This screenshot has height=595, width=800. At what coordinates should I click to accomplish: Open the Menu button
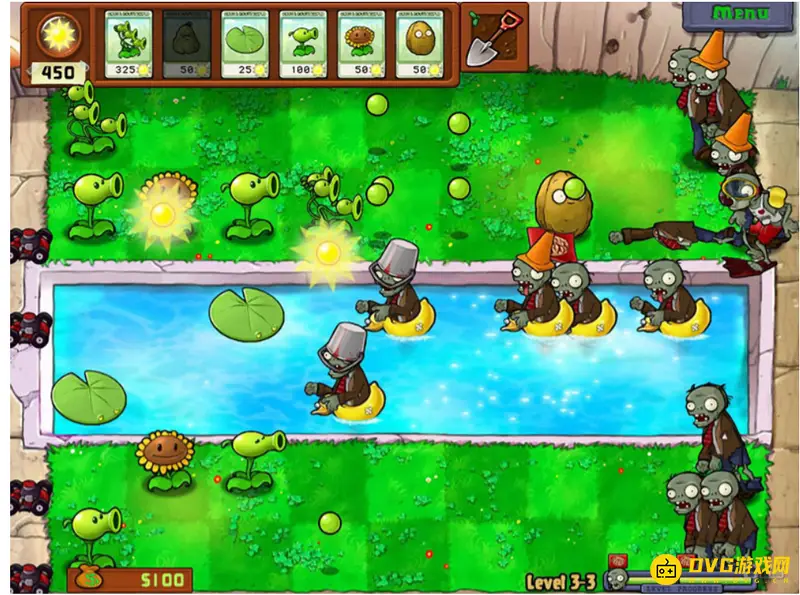click(740, 14)
